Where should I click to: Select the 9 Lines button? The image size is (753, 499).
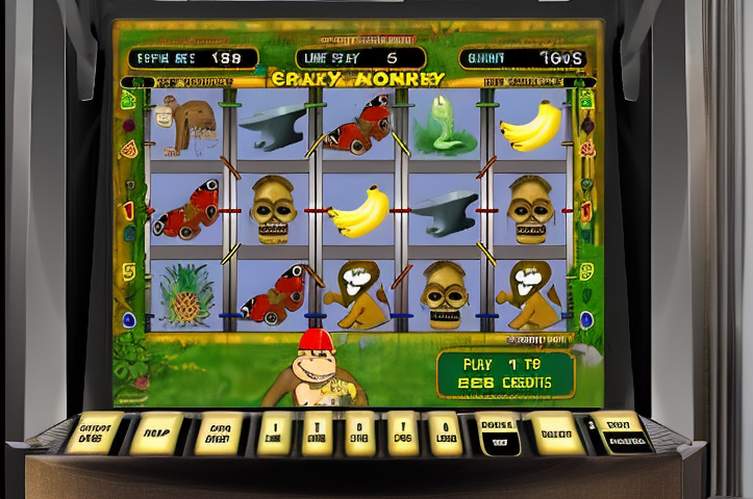point(444,434)
